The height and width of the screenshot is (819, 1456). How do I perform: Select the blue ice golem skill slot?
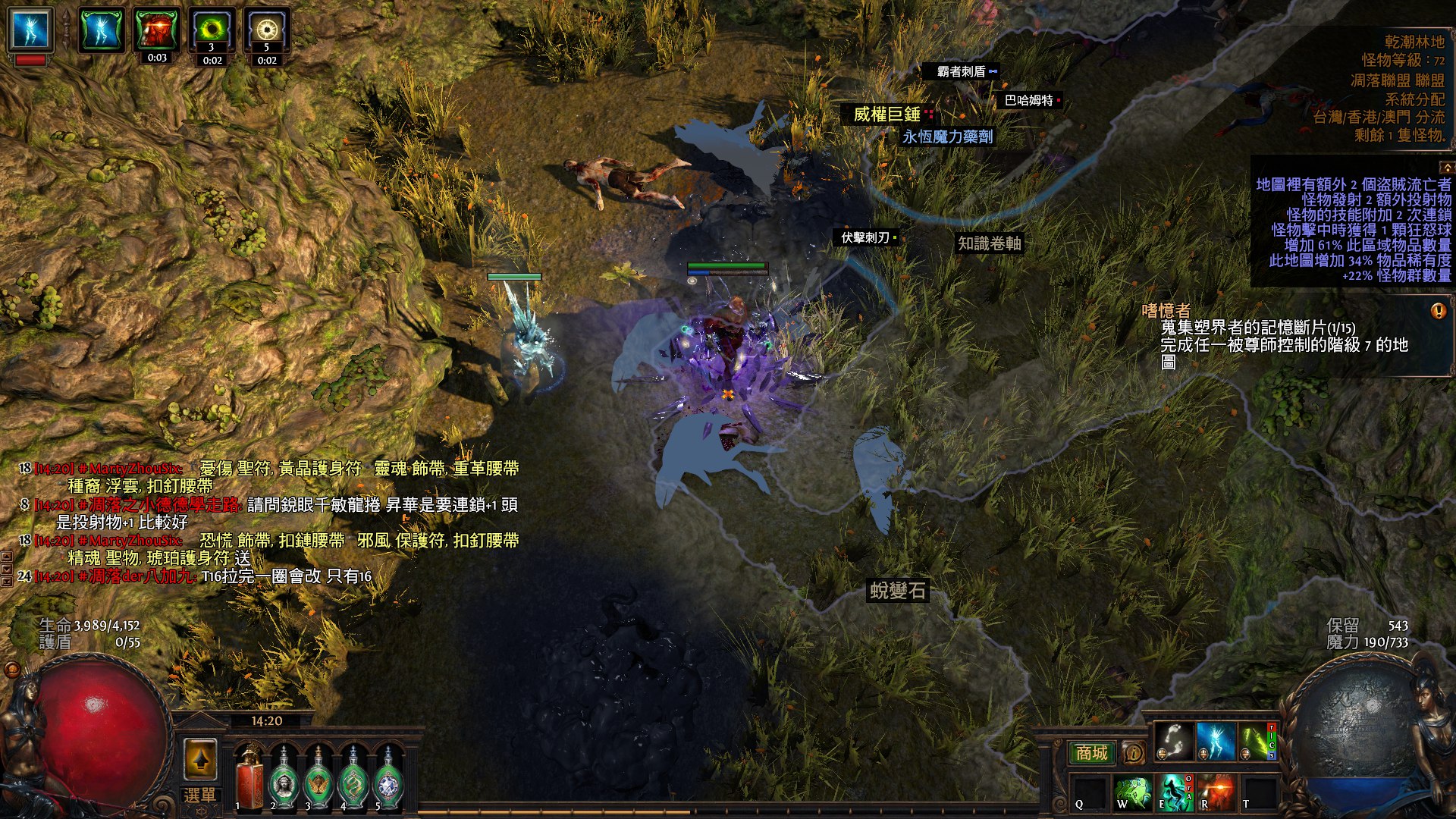pos(1216,740)
